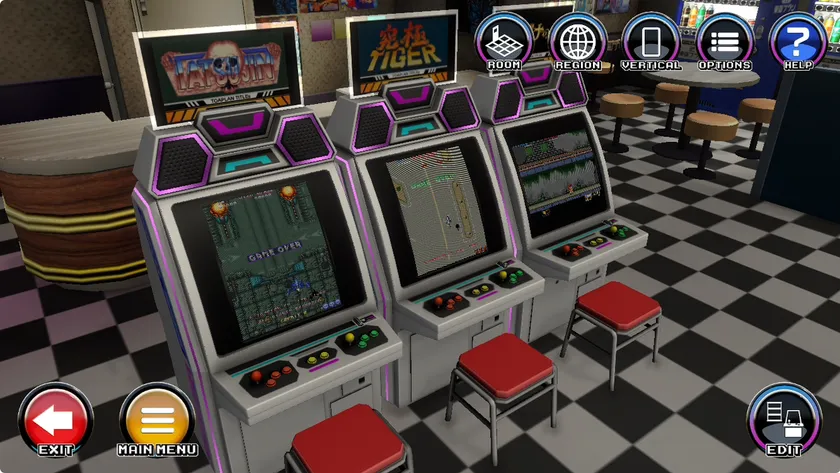840x473 pixels.
Task: Activate the Edit cabinet button
Action: (784, 420)
